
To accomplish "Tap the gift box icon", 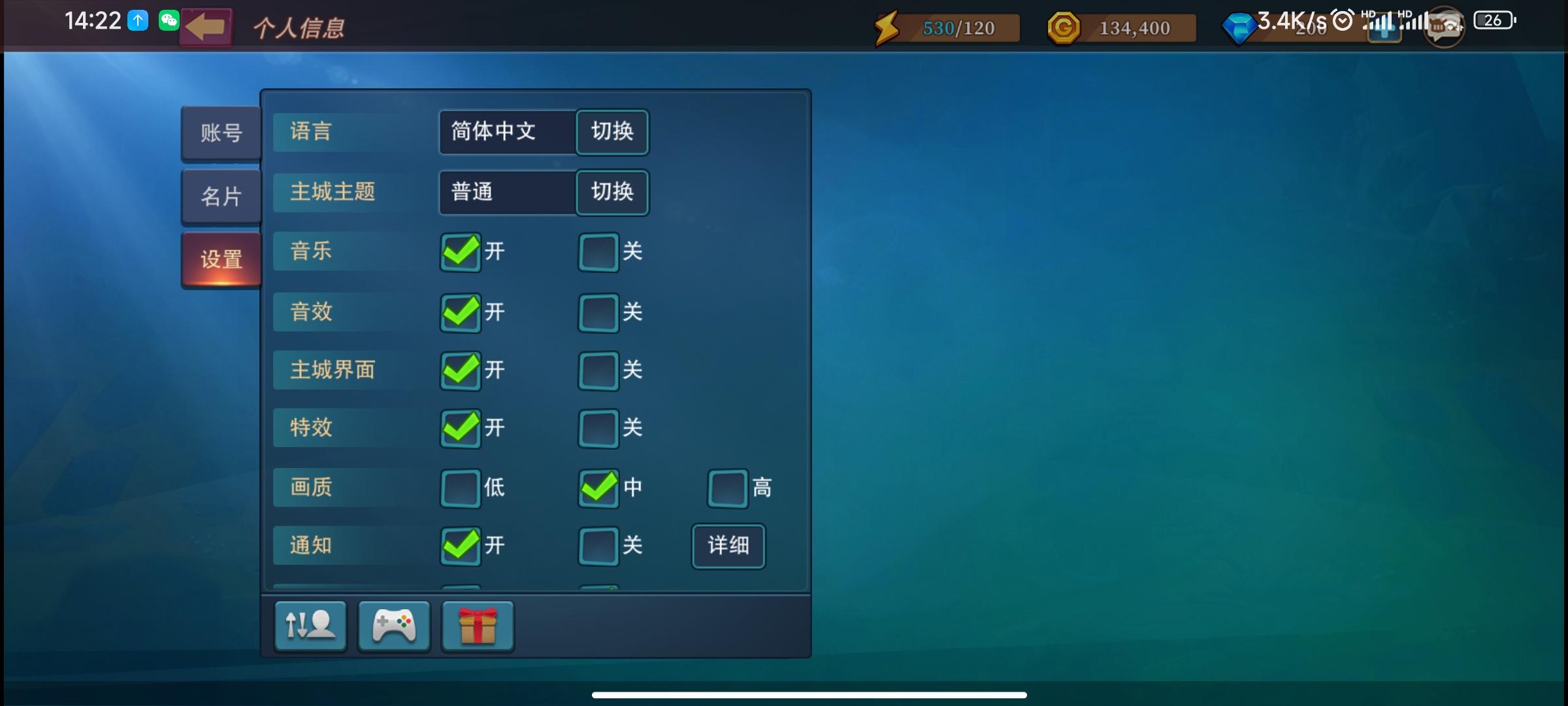I will click(x=478, y=626).
